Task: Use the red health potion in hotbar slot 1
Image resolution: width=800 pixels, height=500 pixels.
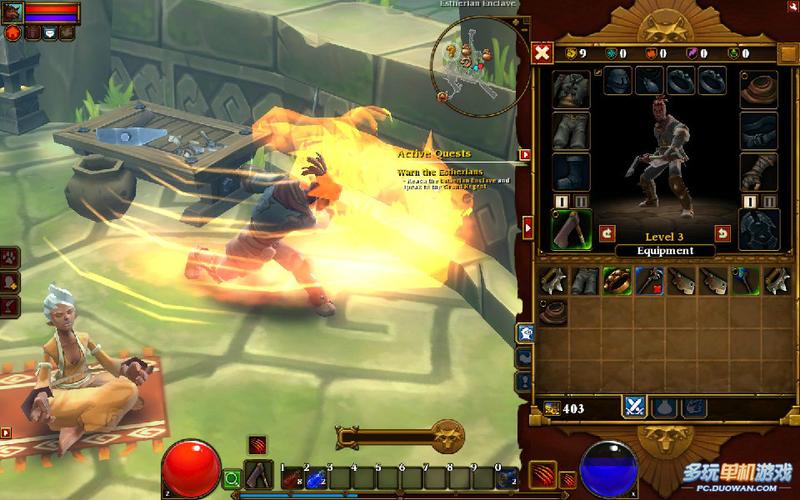Action: tap(291, 478)
